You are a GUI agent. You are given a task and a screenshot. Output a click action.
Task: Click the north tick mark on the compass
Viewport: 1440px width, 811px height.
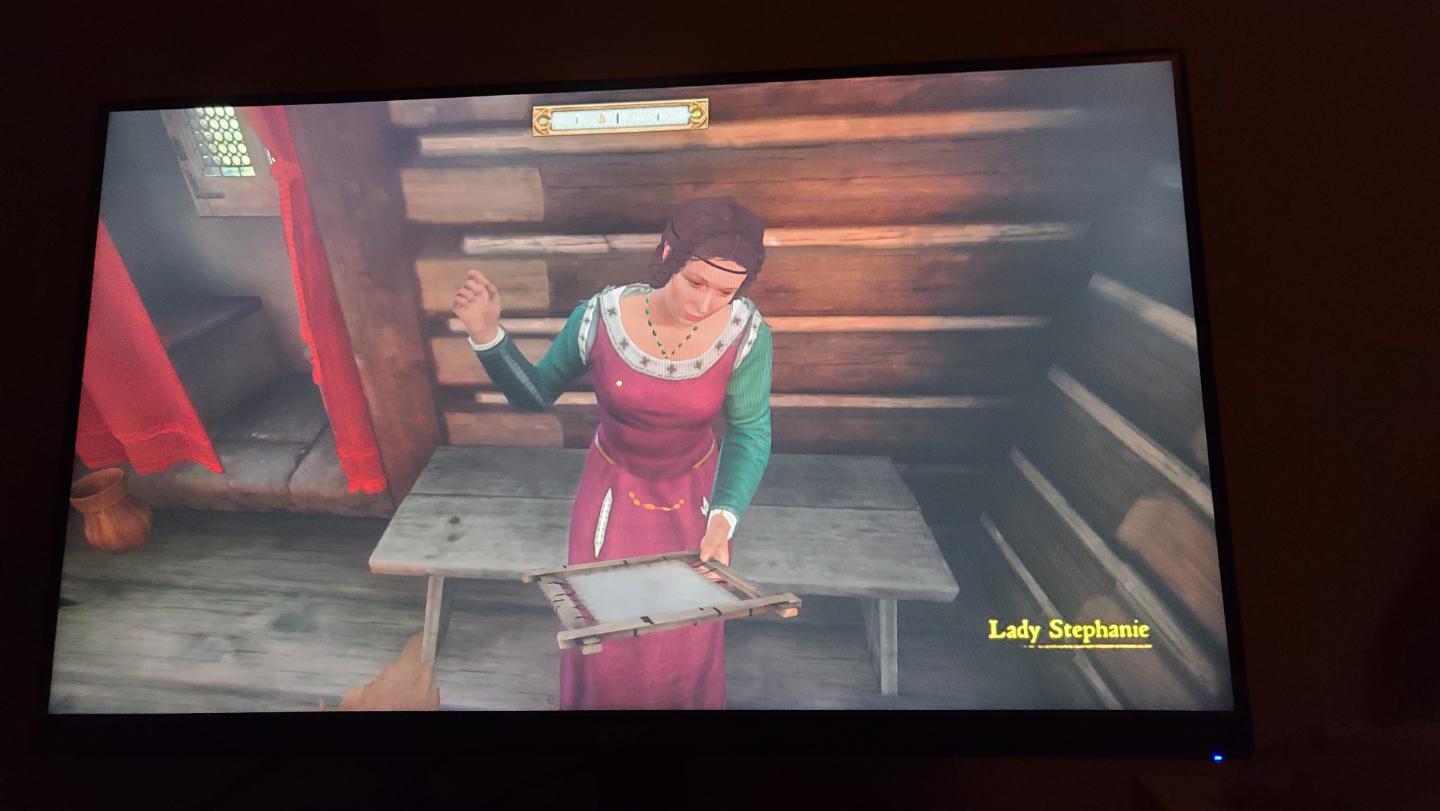pyautogui.click(x=617, y=117)
